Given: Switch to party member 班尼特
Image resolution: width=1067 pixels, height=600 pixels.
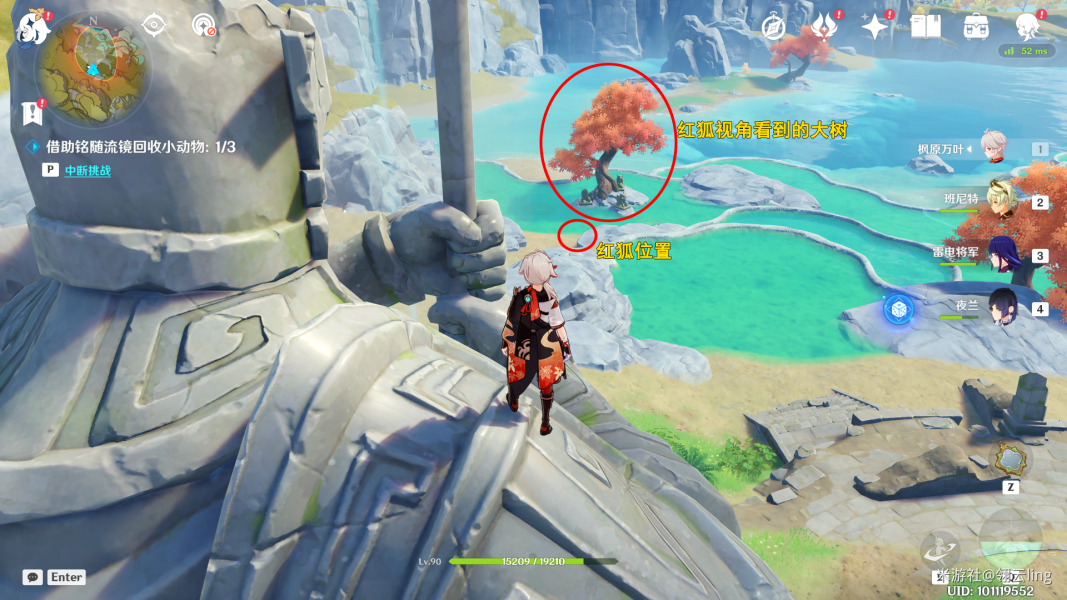Looking at the screenshot, I should tap(1001, 200).
